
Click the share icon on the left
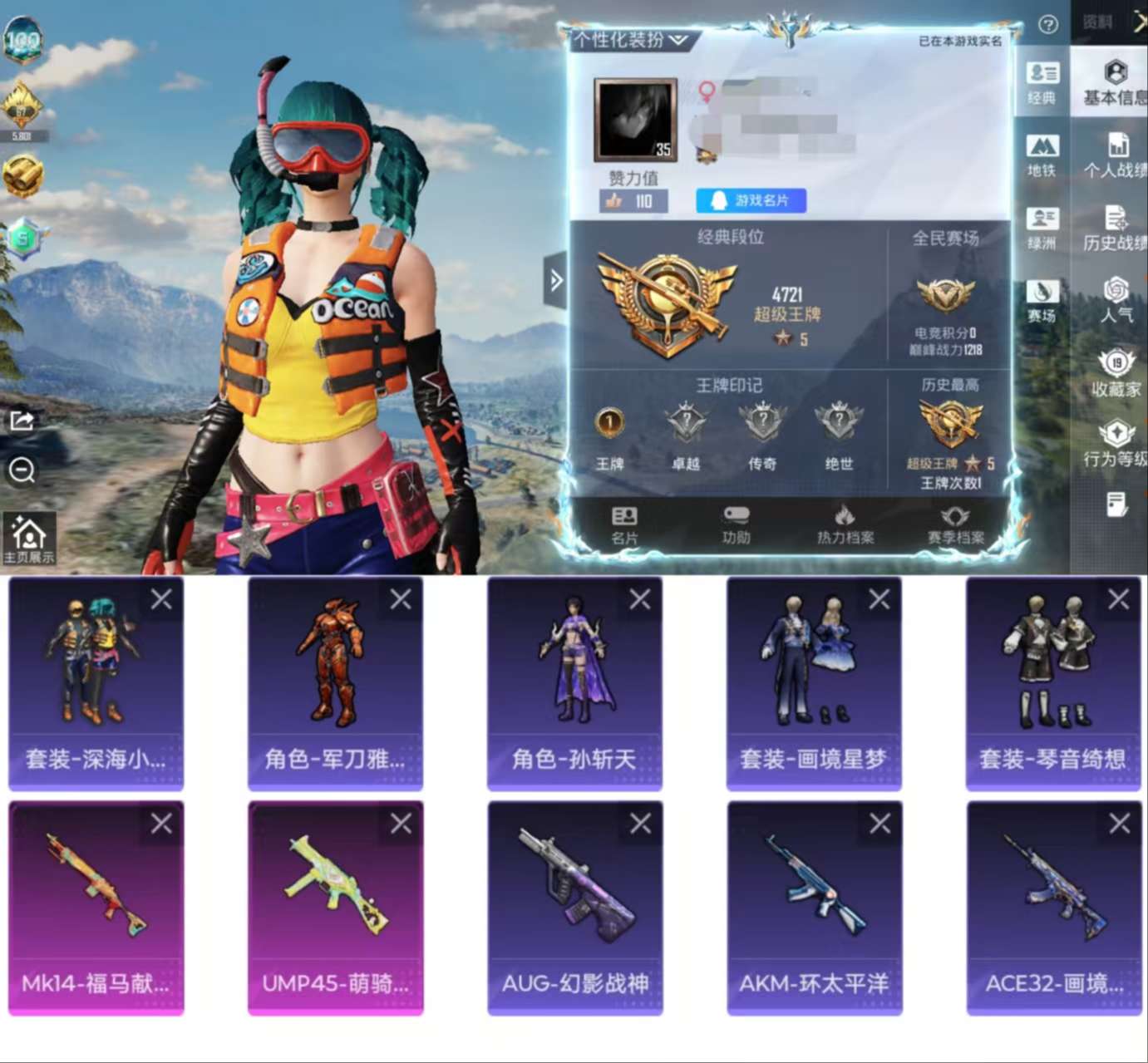click(x=20, y=420)
